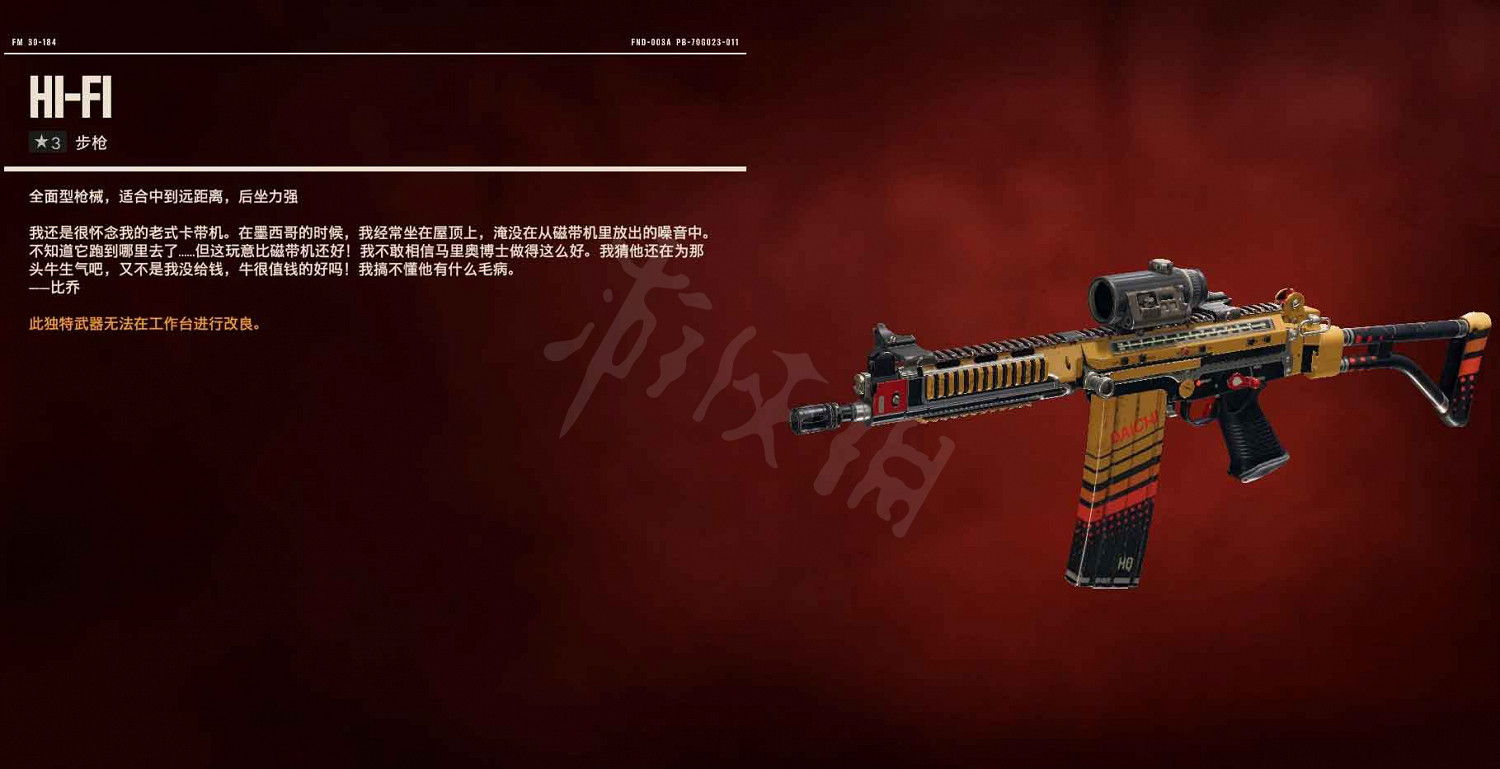
Task: Select the ★3 rarity star badge
Action: coord(44,142)
